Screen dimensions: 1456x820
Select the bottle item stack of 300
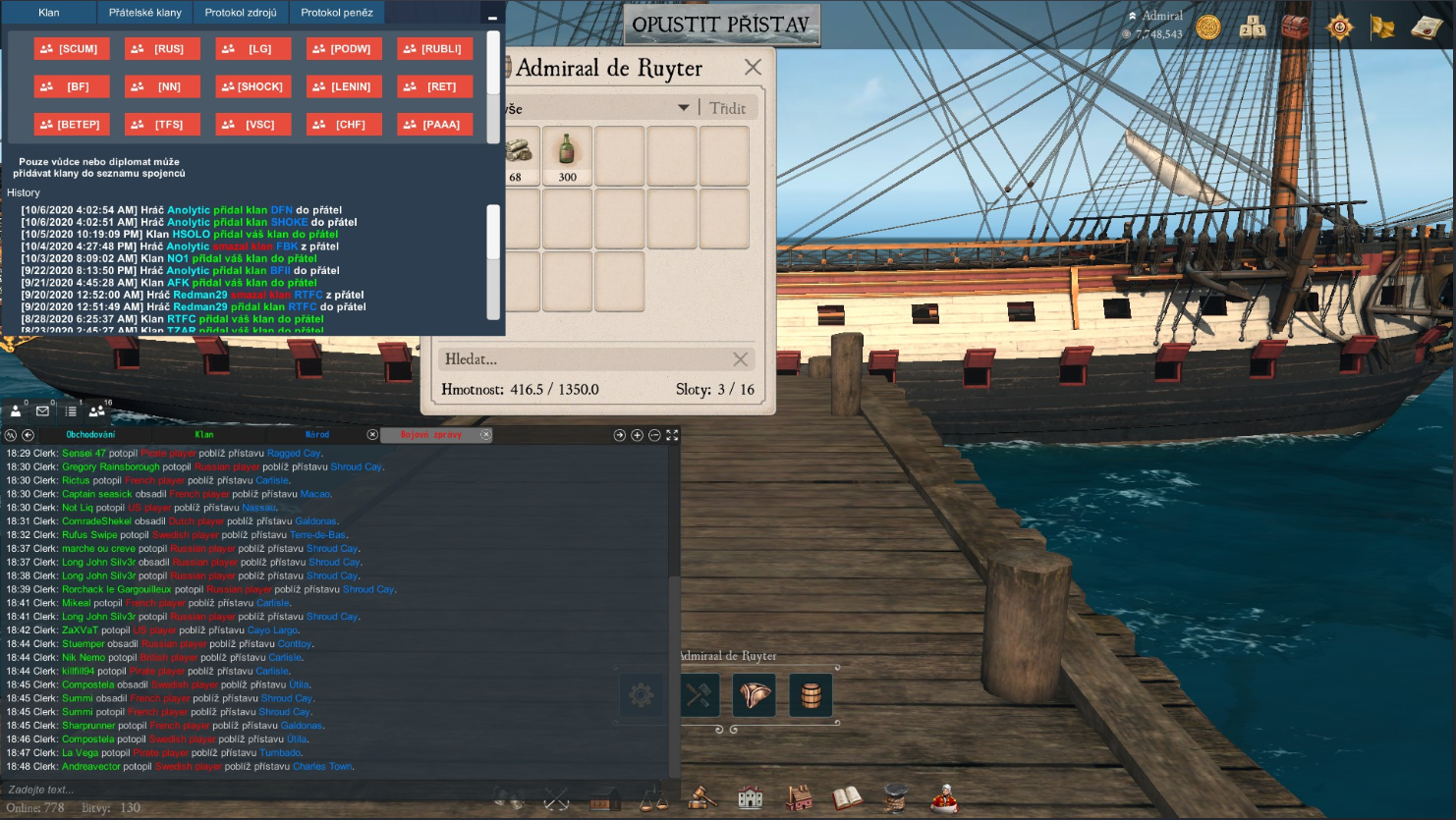(567, 155)
